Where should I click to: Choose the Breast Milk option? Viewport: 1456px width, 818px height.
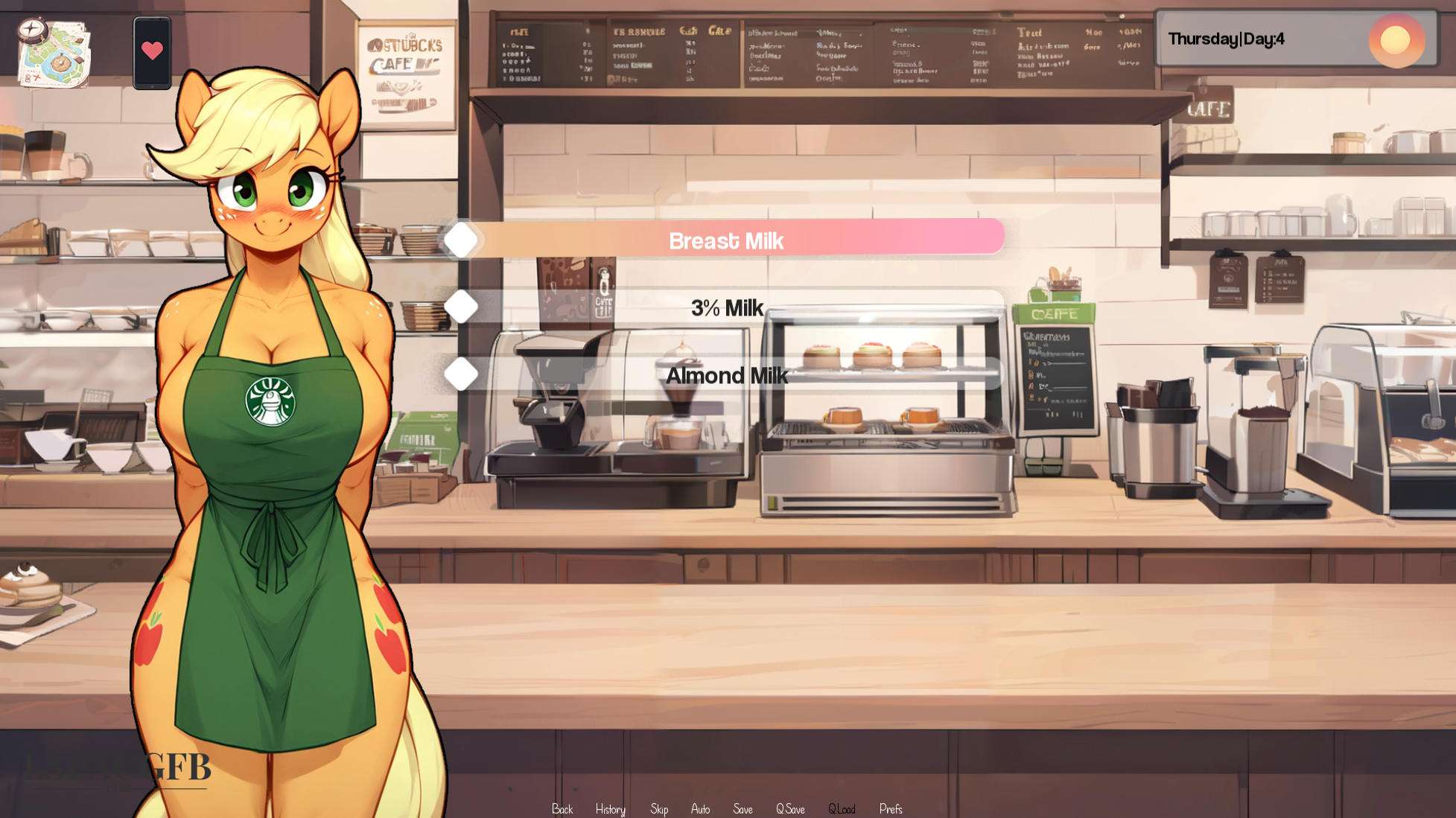pos(728,240)
